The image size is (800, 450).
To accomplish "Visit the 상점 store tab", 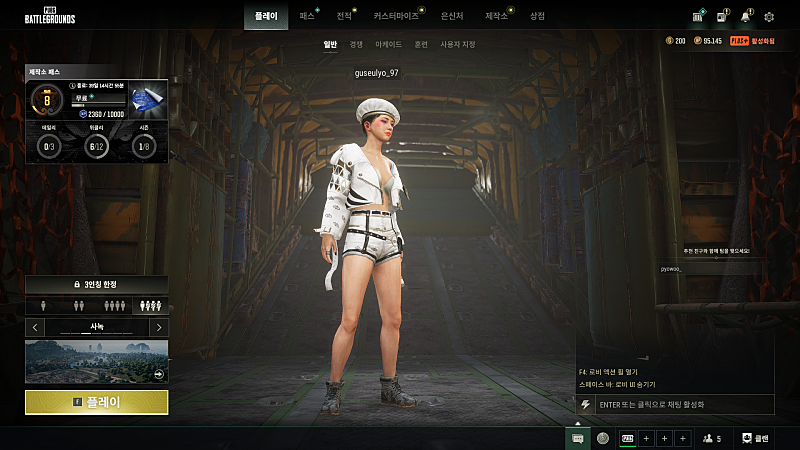I will point(538,16).
